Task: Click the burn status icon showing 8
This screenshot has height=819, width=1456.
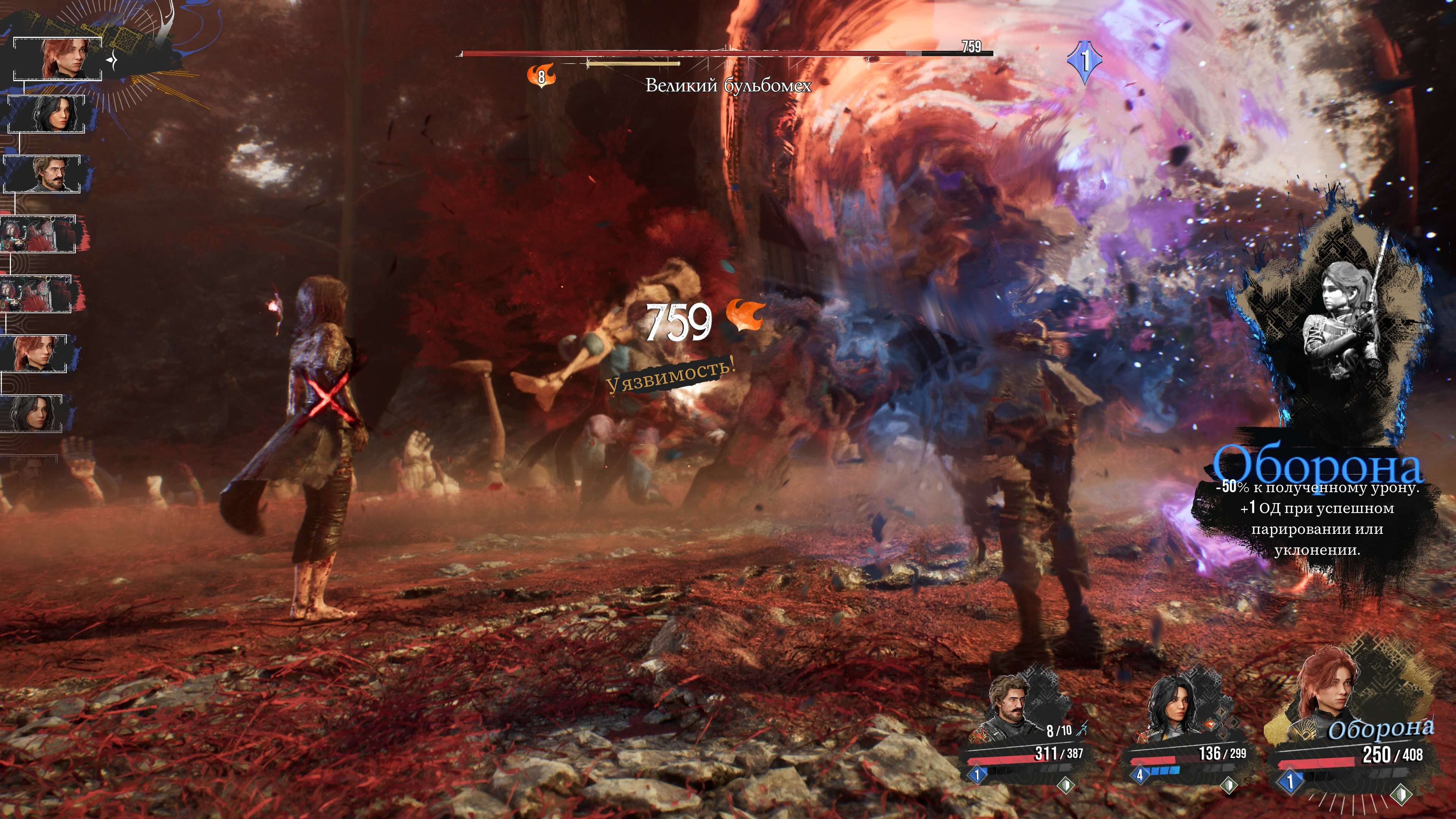Action: [541, 75]
